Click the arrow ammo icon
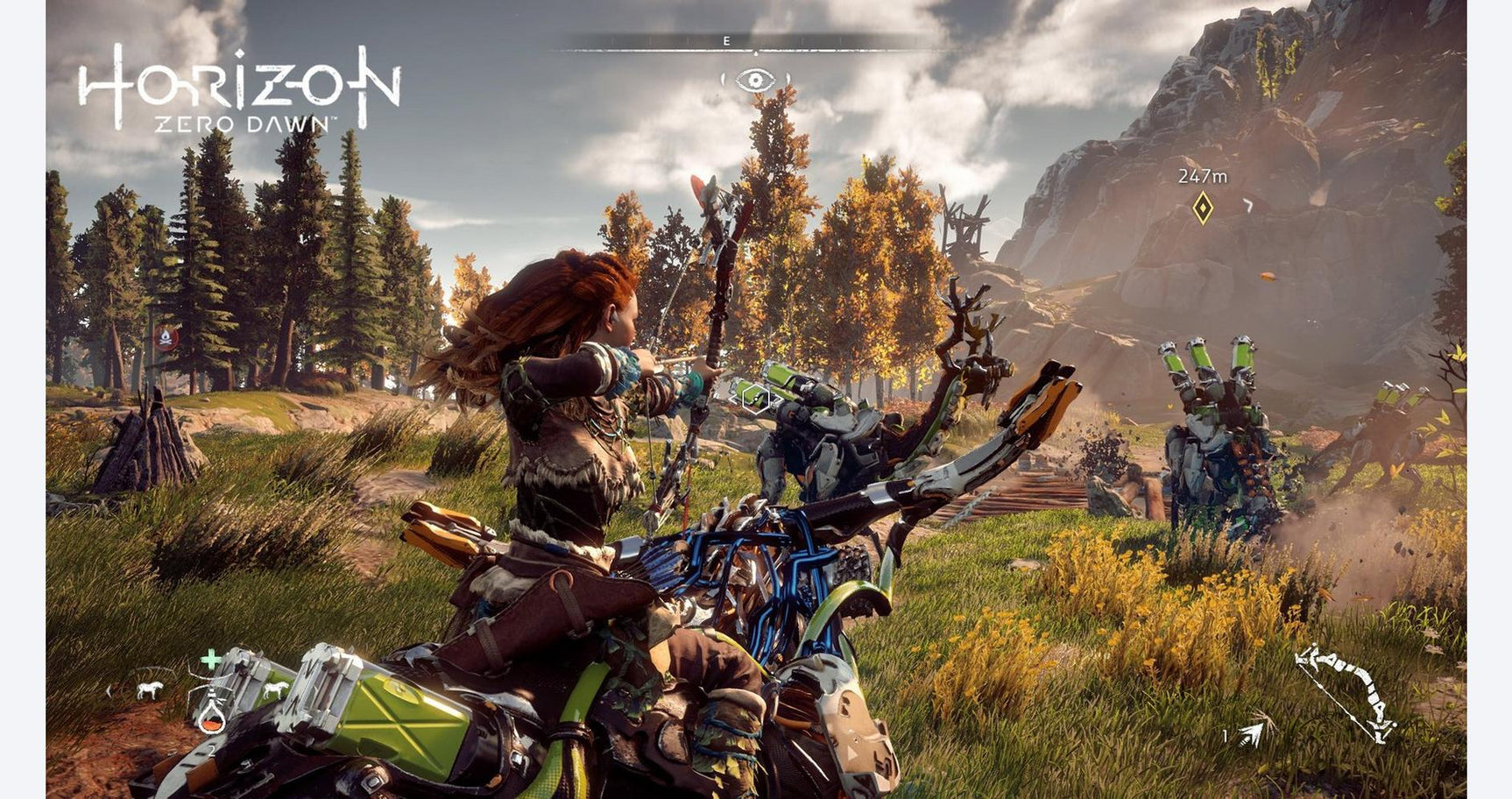 click(1253, 736)
